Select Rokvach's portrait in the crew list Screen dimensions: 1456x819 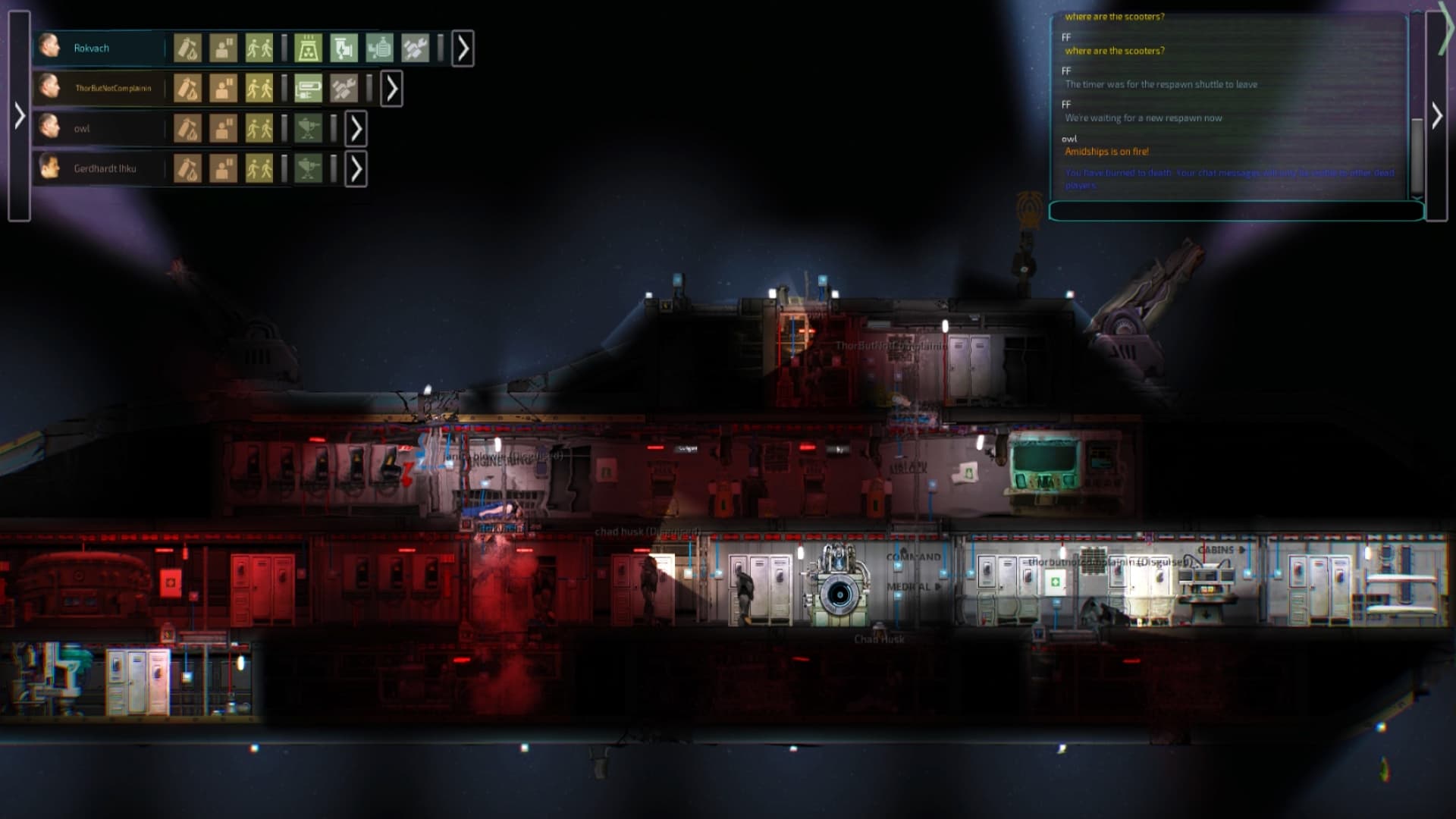[49, 47]
